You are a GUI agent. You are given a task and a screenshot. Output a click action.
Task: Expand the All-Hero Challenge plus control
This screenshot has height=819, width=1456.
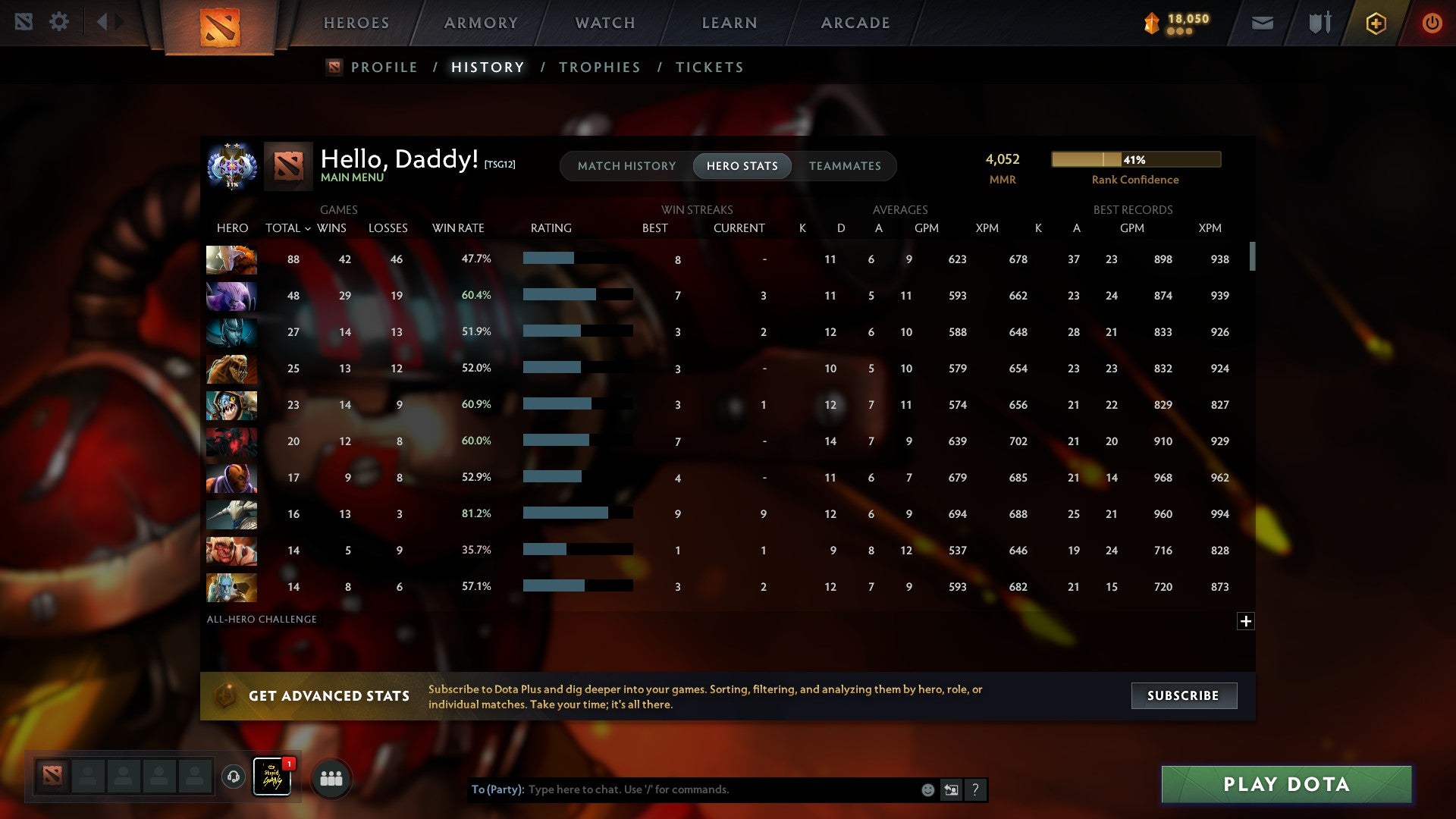1247,621
